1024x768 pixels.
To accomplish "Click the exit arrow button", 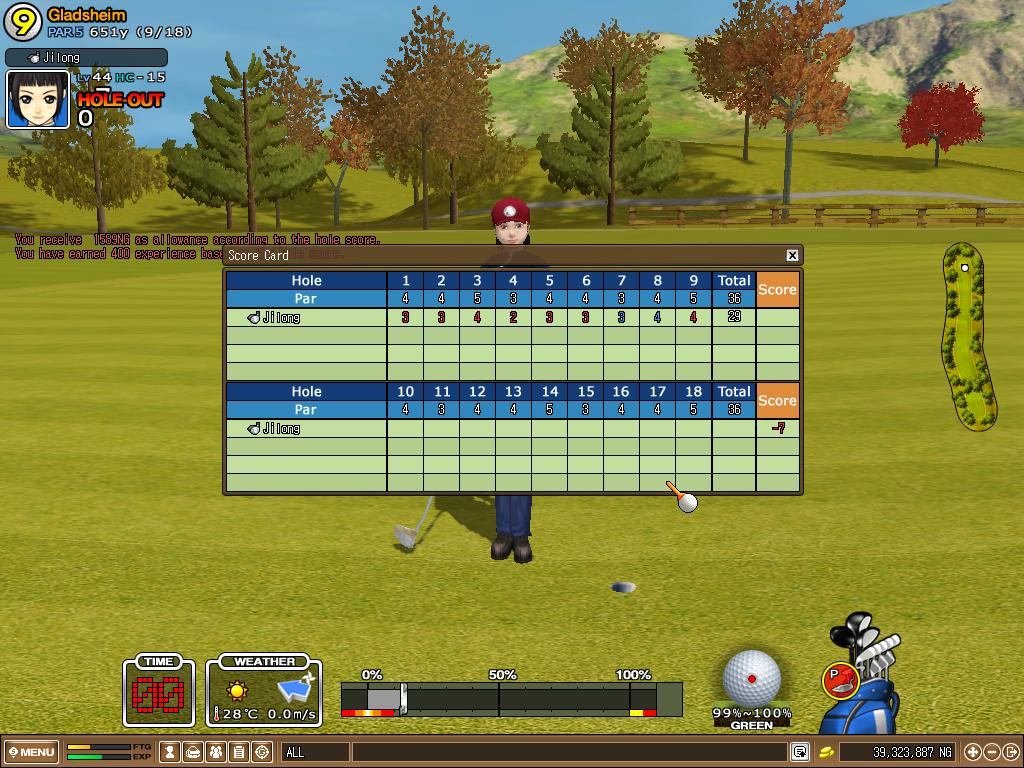I will coord(1011,752).
